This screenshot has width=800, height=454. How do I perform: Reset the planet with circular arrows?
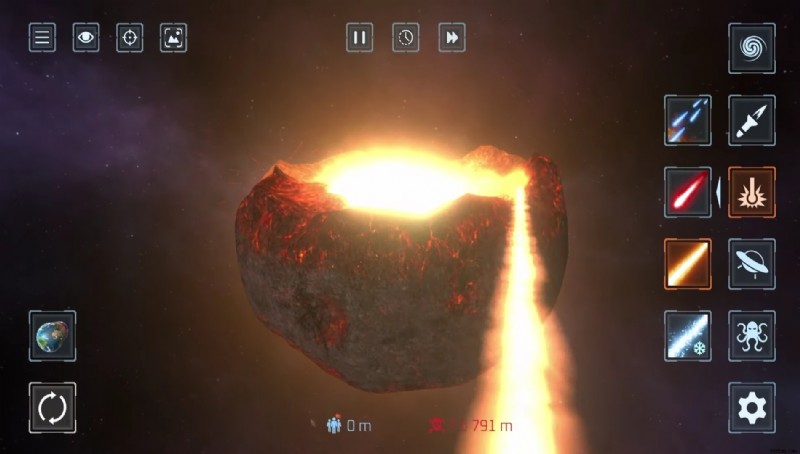click(52, 407)
